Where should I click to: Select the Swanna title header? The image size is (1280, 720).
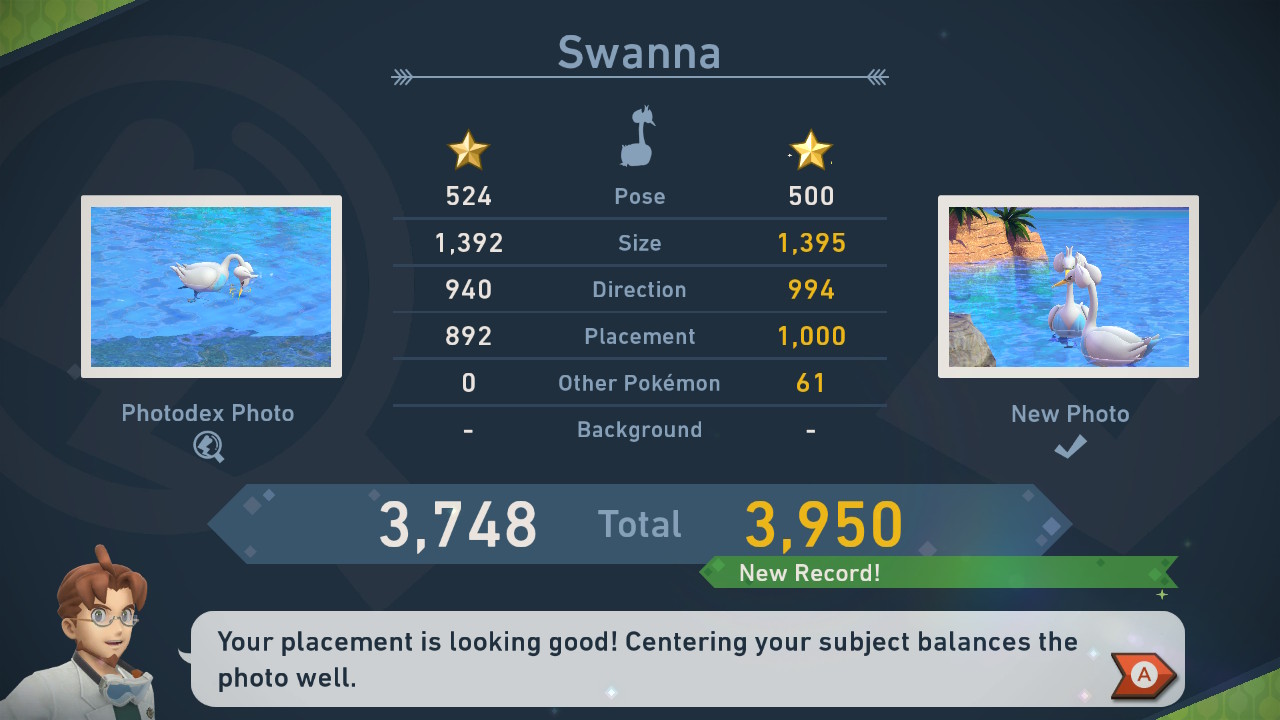(x=639, y=52)
